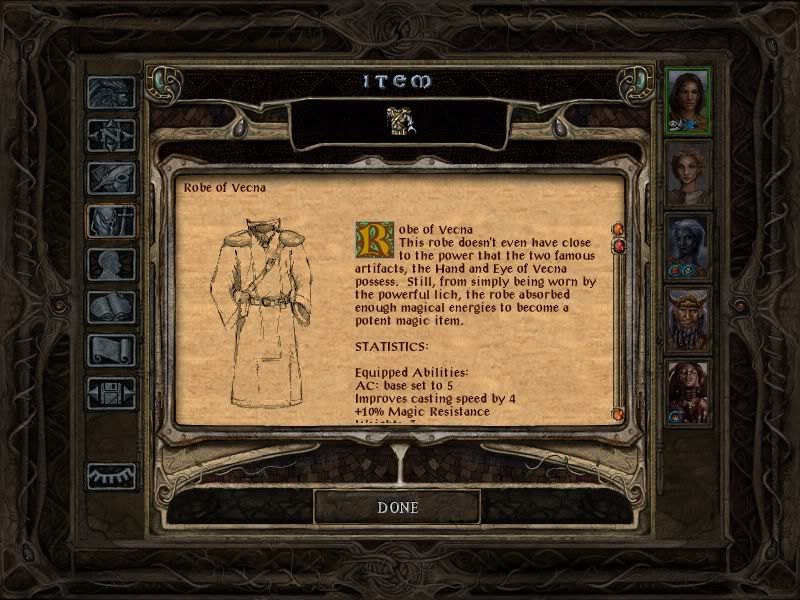800x600 pixels.
Task: Select the blonde short-haired character portrait
Action: click(x=689, y=172)
